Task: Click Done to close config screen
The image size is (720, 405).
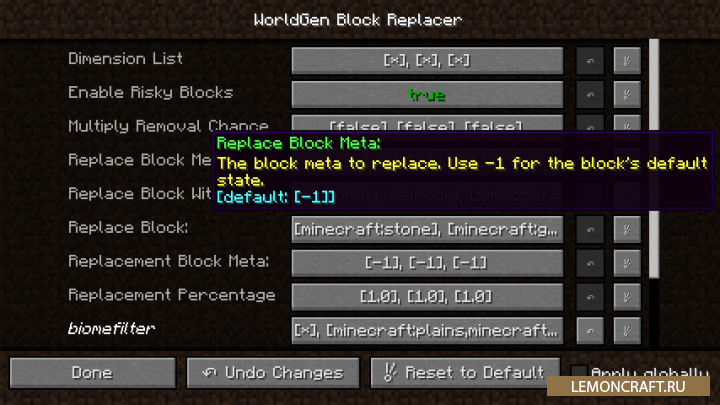Action: click(92, 373)
